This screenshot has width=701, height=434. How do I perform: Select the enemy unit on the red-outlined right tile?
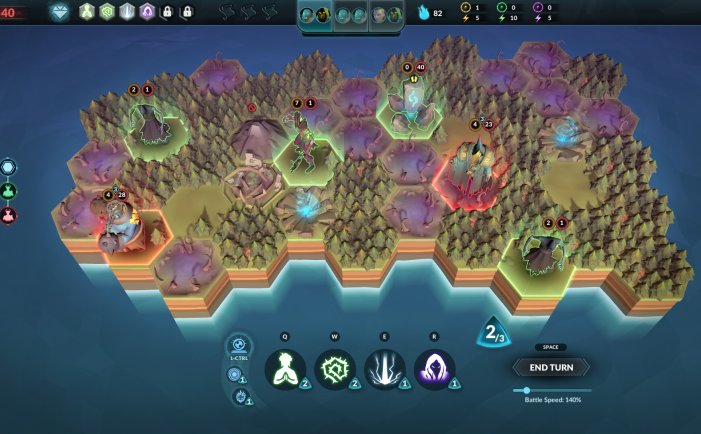pyautogui.click(x=472, y=168)
